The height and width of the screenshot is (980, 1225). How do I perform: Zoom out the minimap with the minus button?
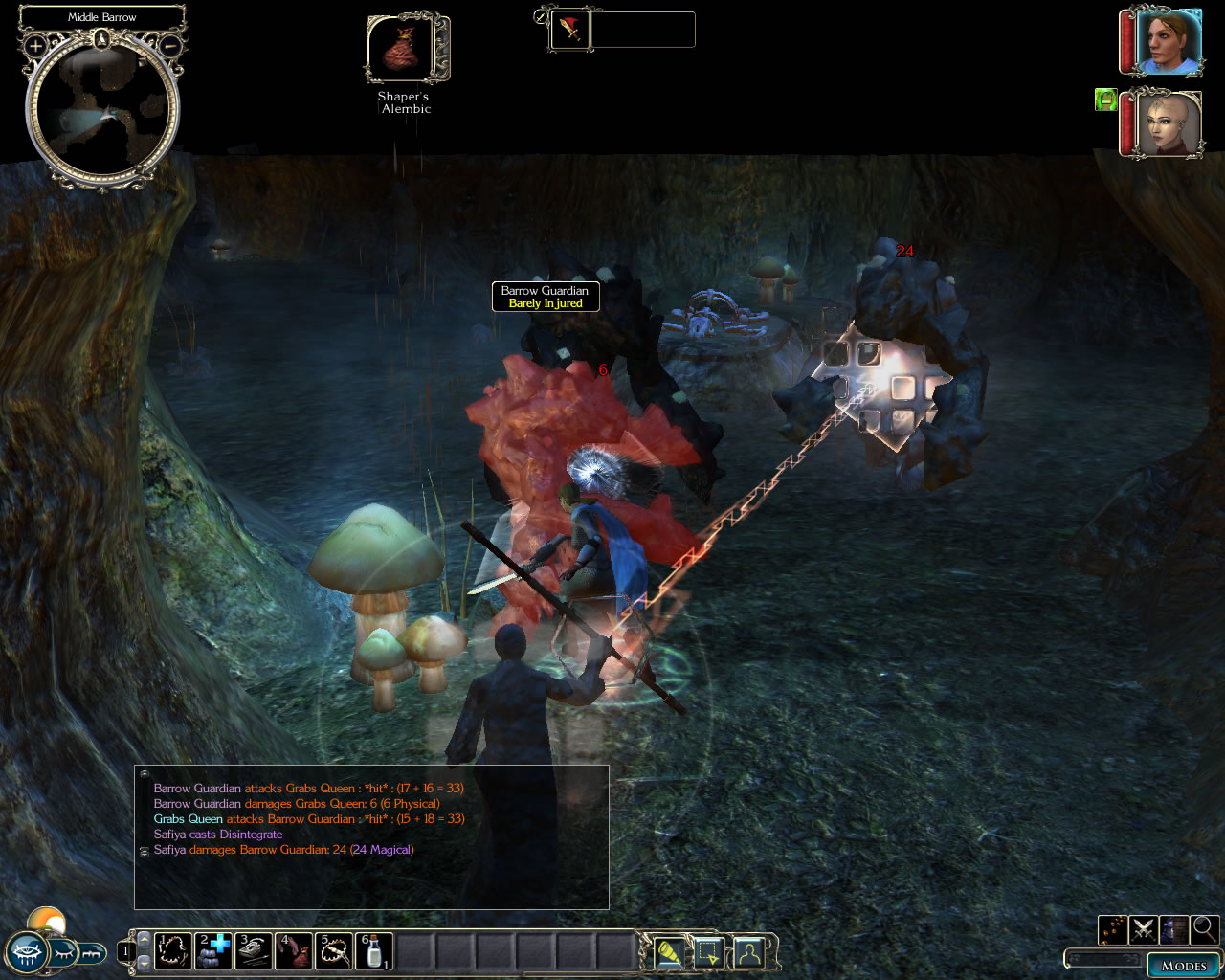tap(169, 45)
